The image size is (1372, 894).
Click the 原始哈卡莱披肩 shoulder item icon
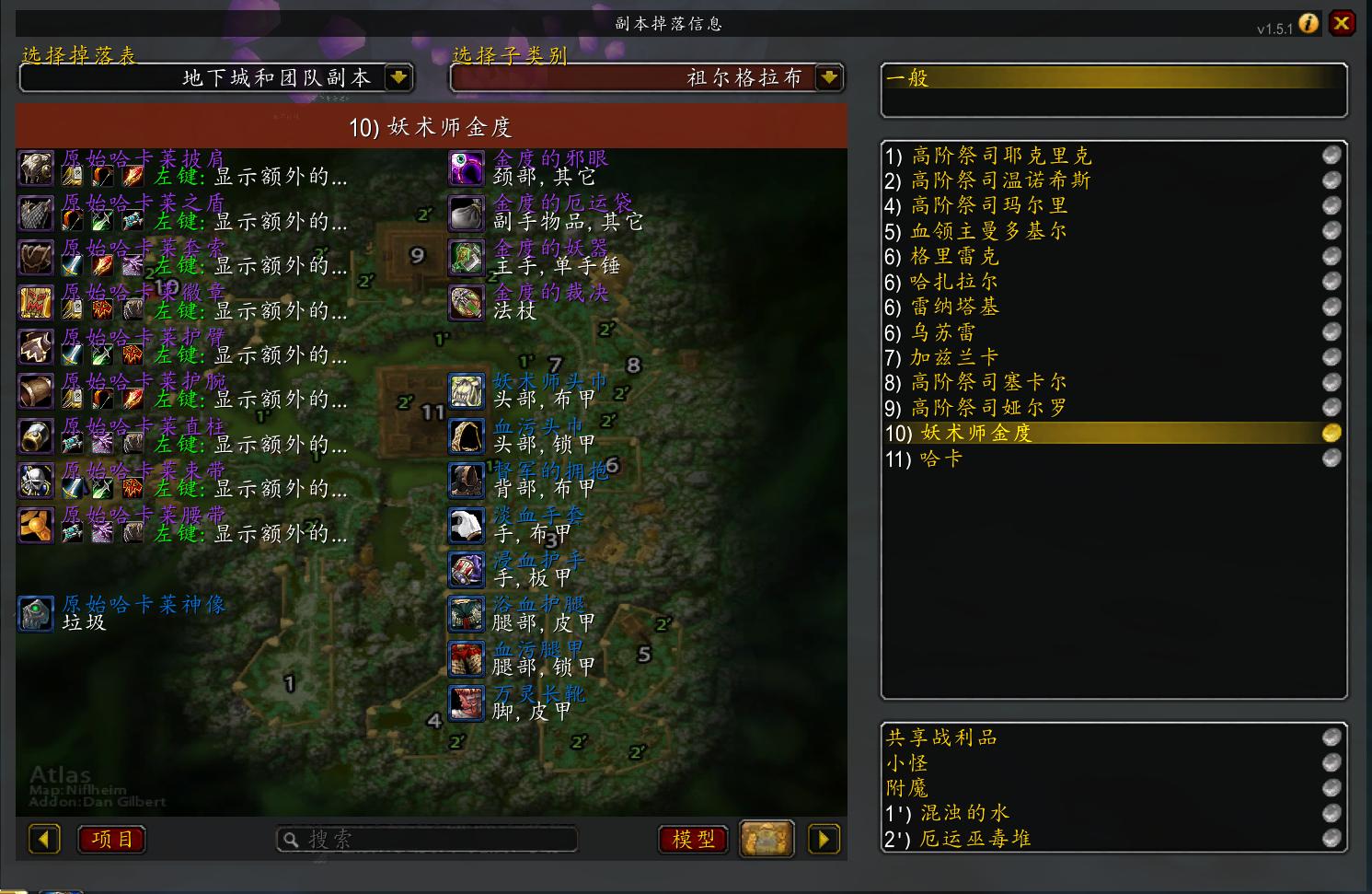point(35,168)
